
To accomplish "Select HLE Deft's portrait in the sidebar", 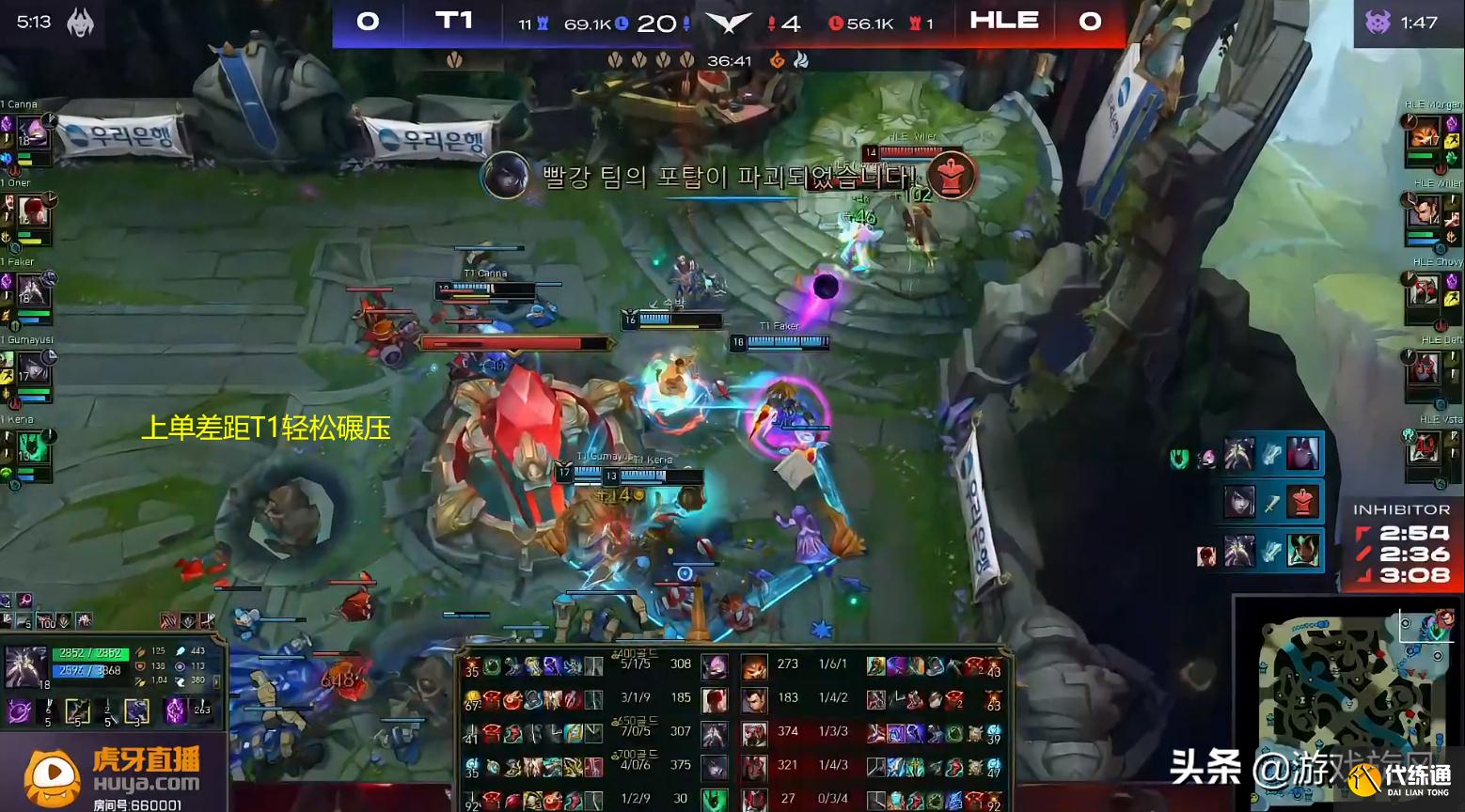I will pos(1424,368).
